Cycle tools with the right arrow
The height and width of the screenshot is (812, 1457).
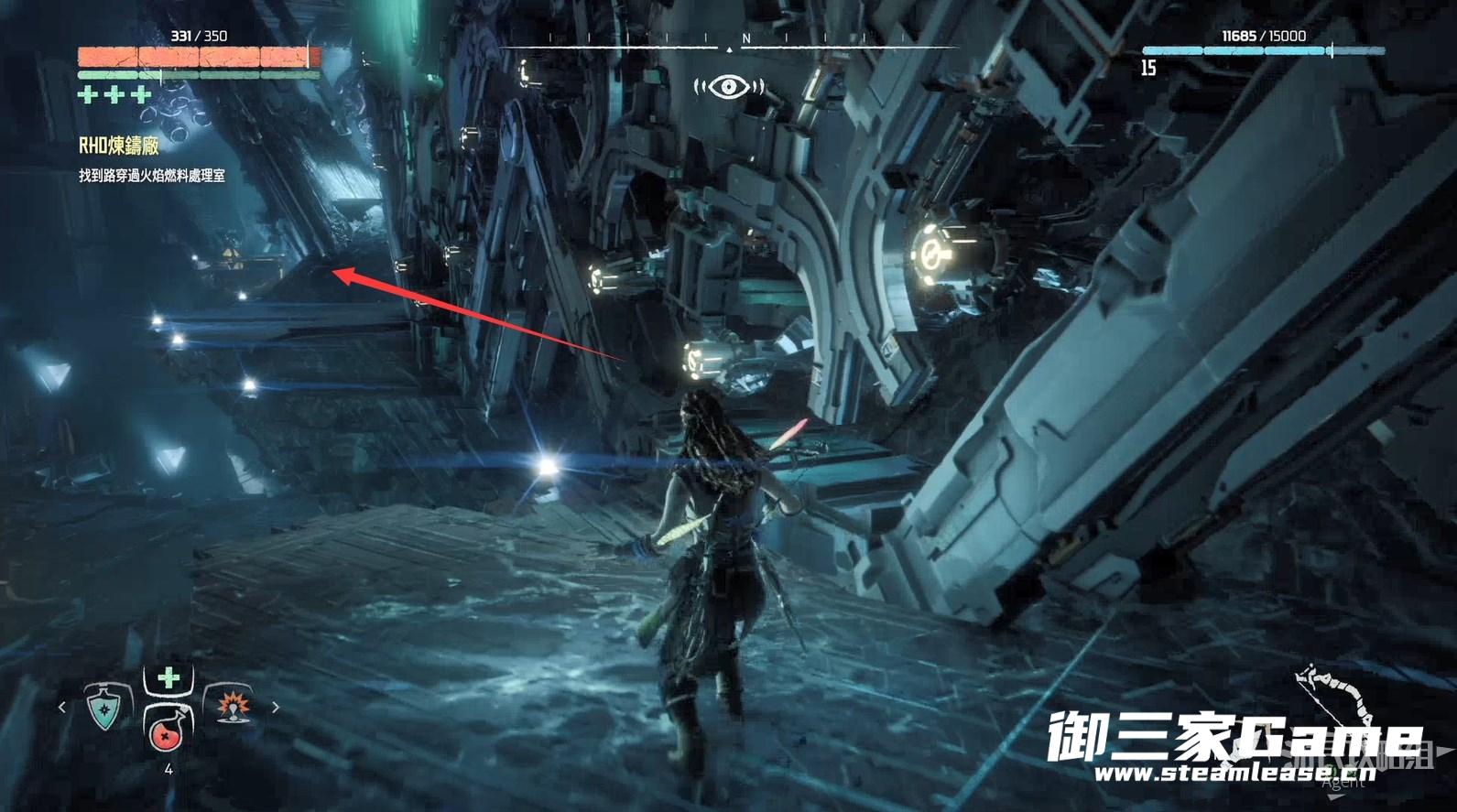[x=275, y=707]
